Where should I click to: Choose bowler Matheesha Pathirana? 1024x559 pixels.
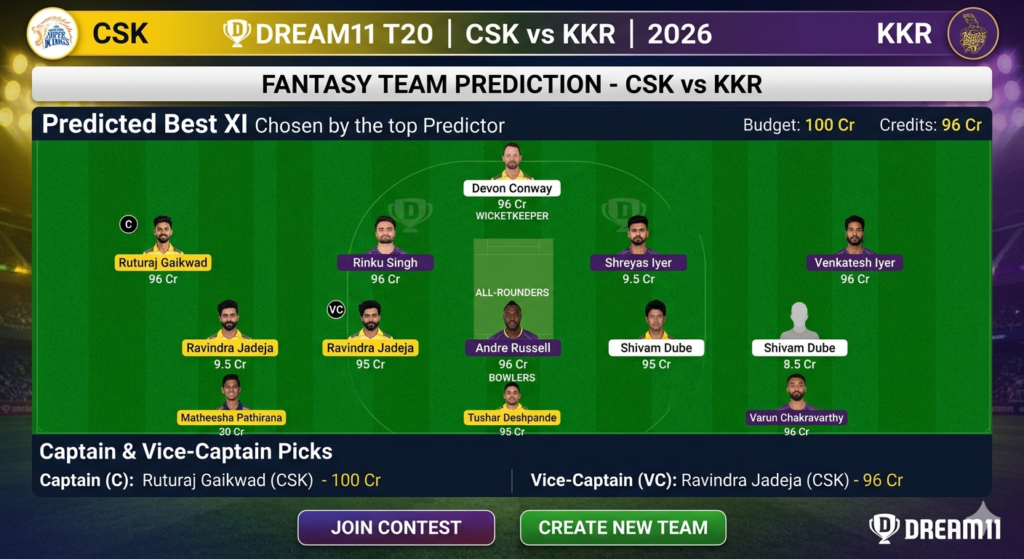coord(231,416)
